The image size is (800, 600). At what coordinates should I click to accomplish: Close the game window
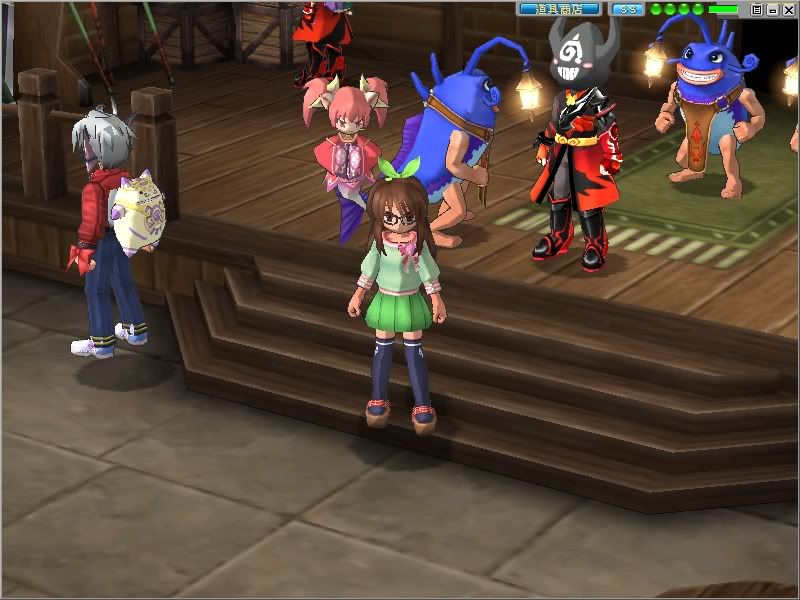point(786,9)
